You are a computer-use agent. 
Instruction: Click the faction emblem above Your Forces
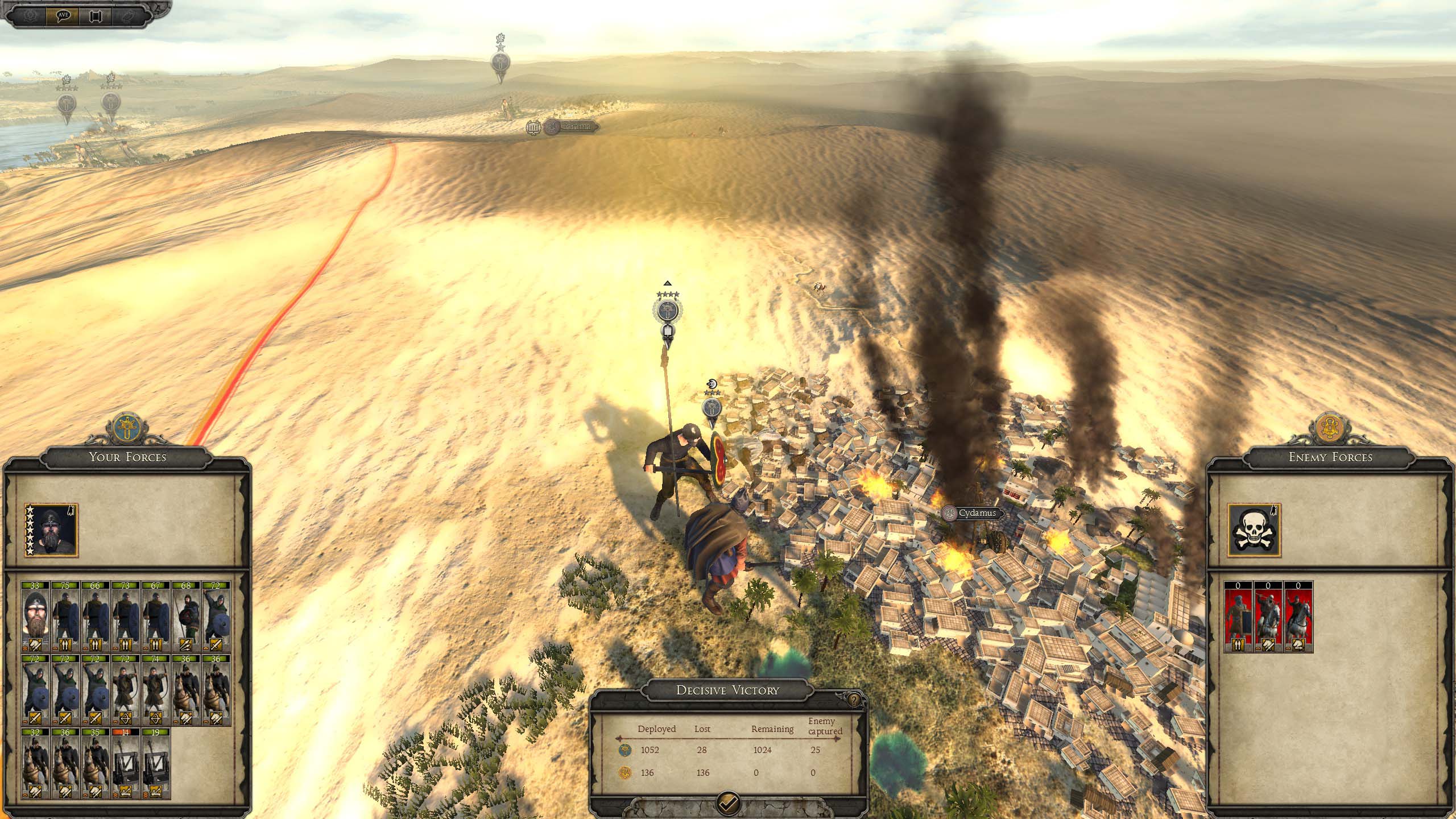click(127, 428)
